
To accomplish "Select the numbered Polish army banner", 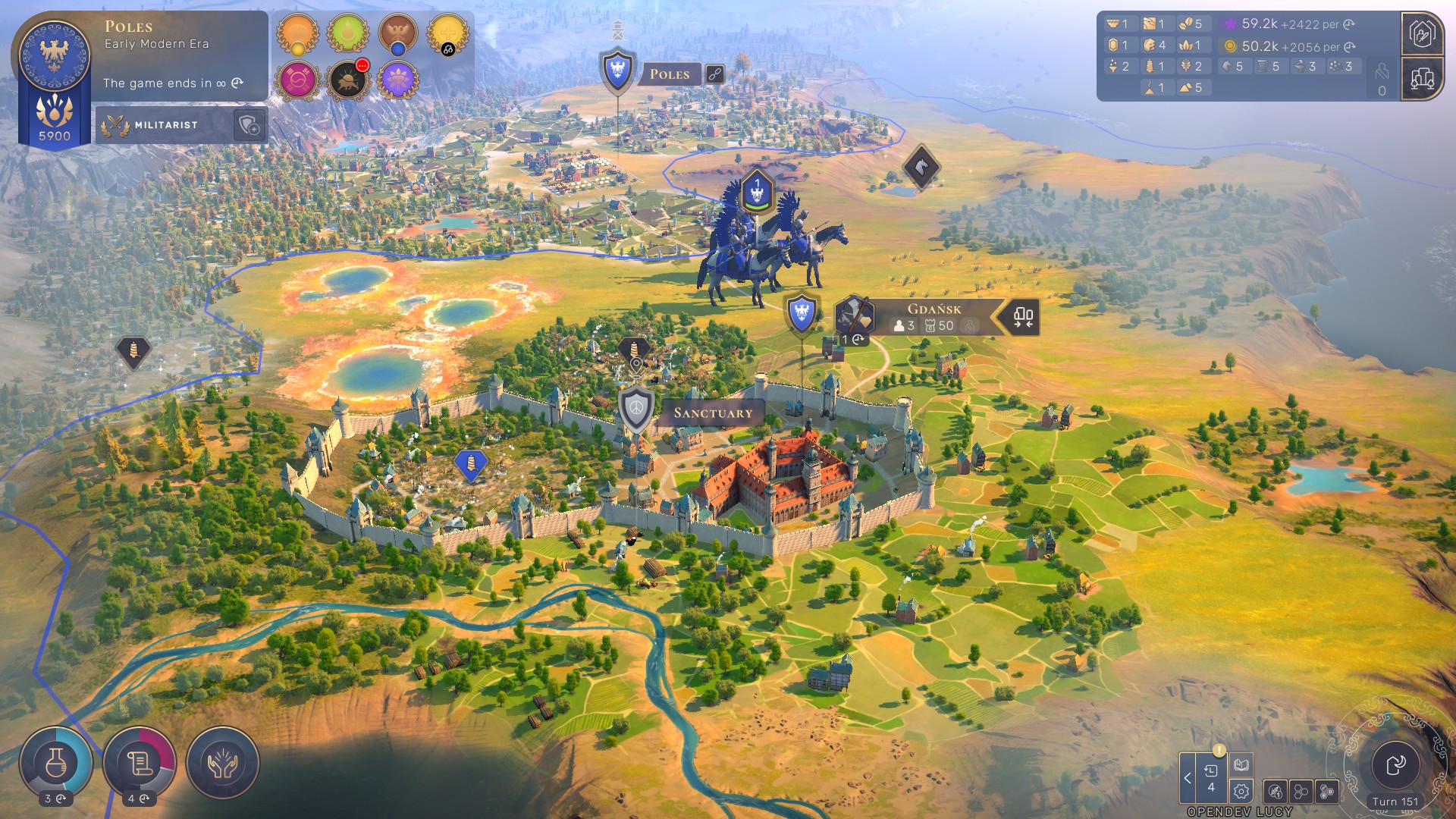I will click(756, 191).
